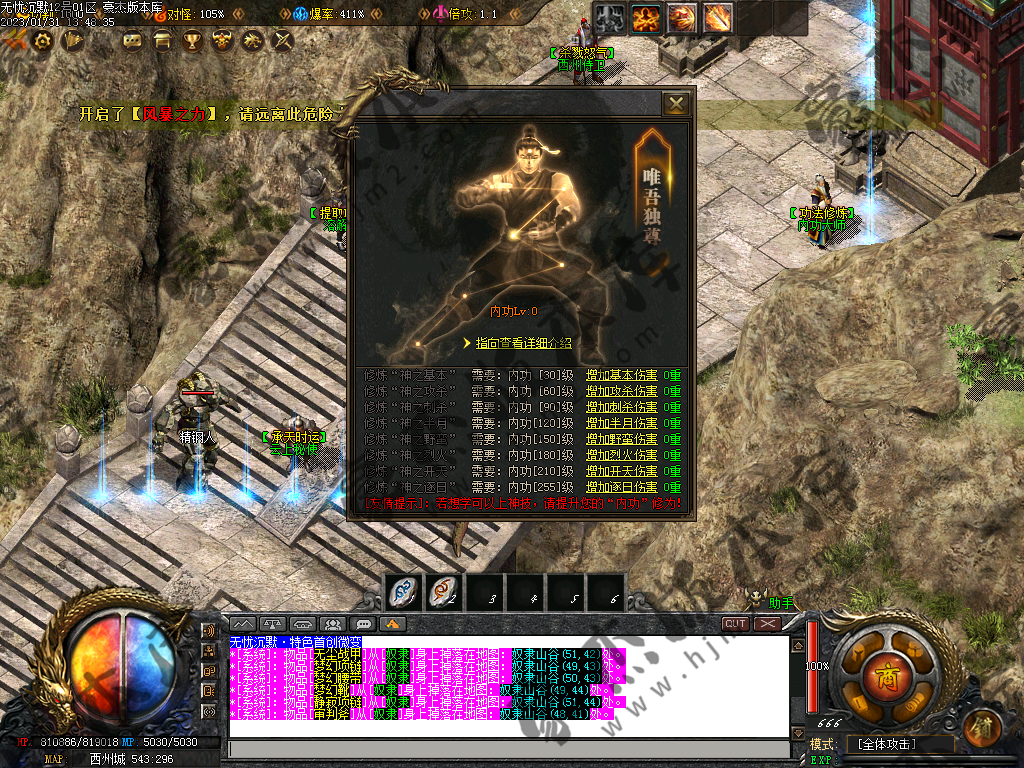Viewport: 1024px width, 768px height.
Task: Click the crossed swords toolbar icon
Action: (x=283, y=41)
